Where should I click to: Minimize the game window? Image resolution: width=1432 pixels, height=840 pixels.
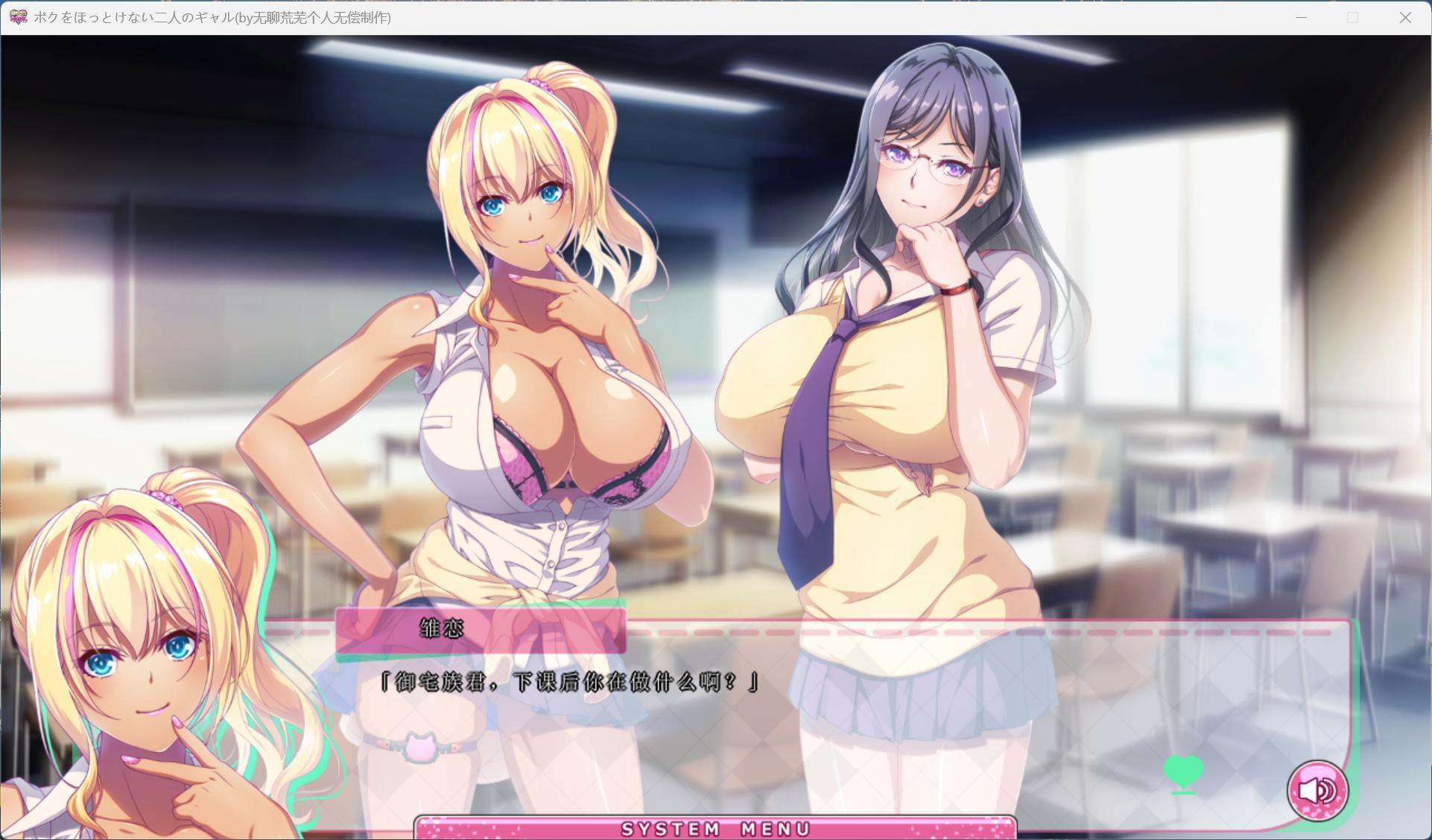[1301, 16]
